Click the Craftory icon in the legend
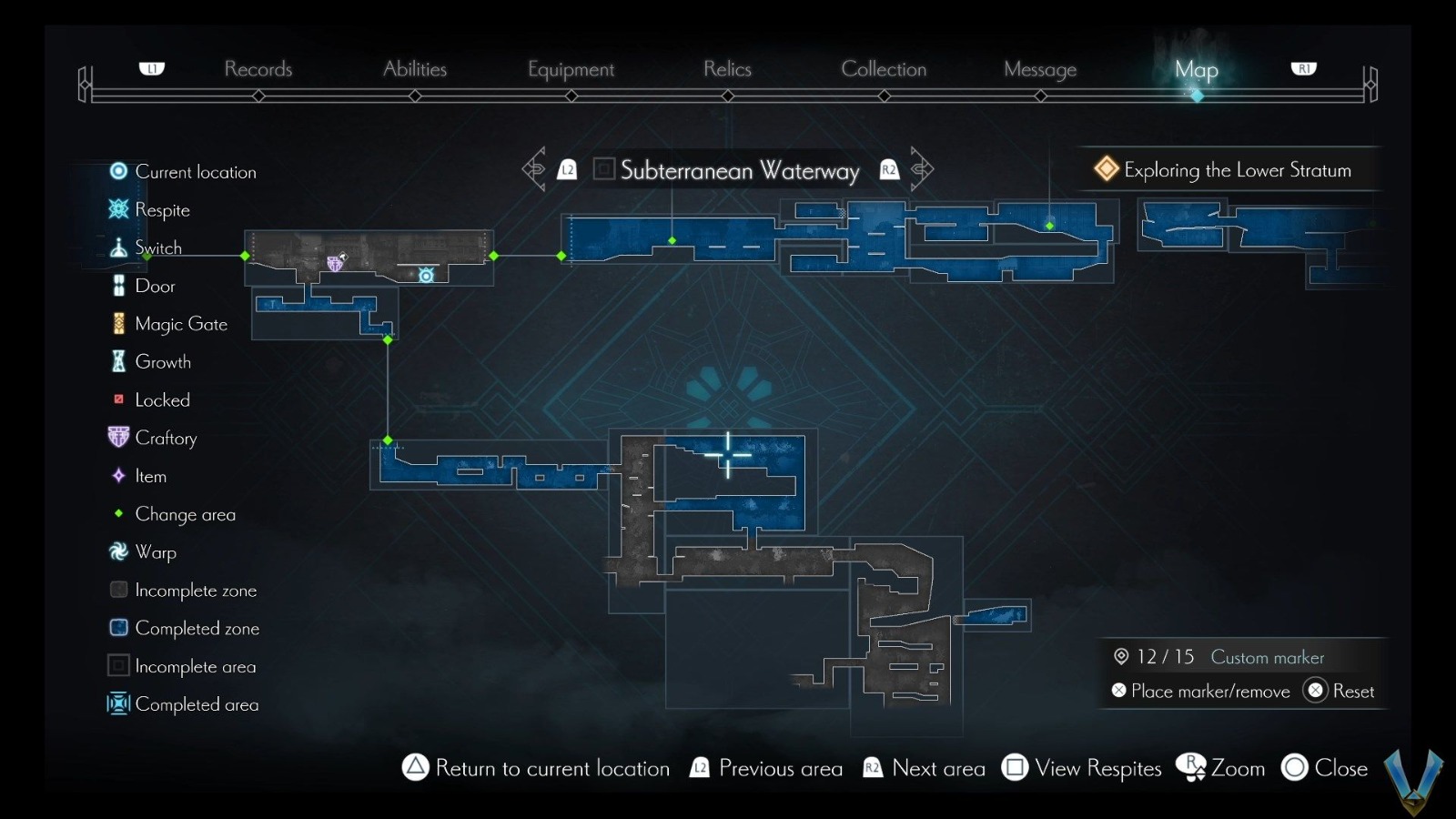1456x819 pixels. pyautogui.click(x=118, y=438)
